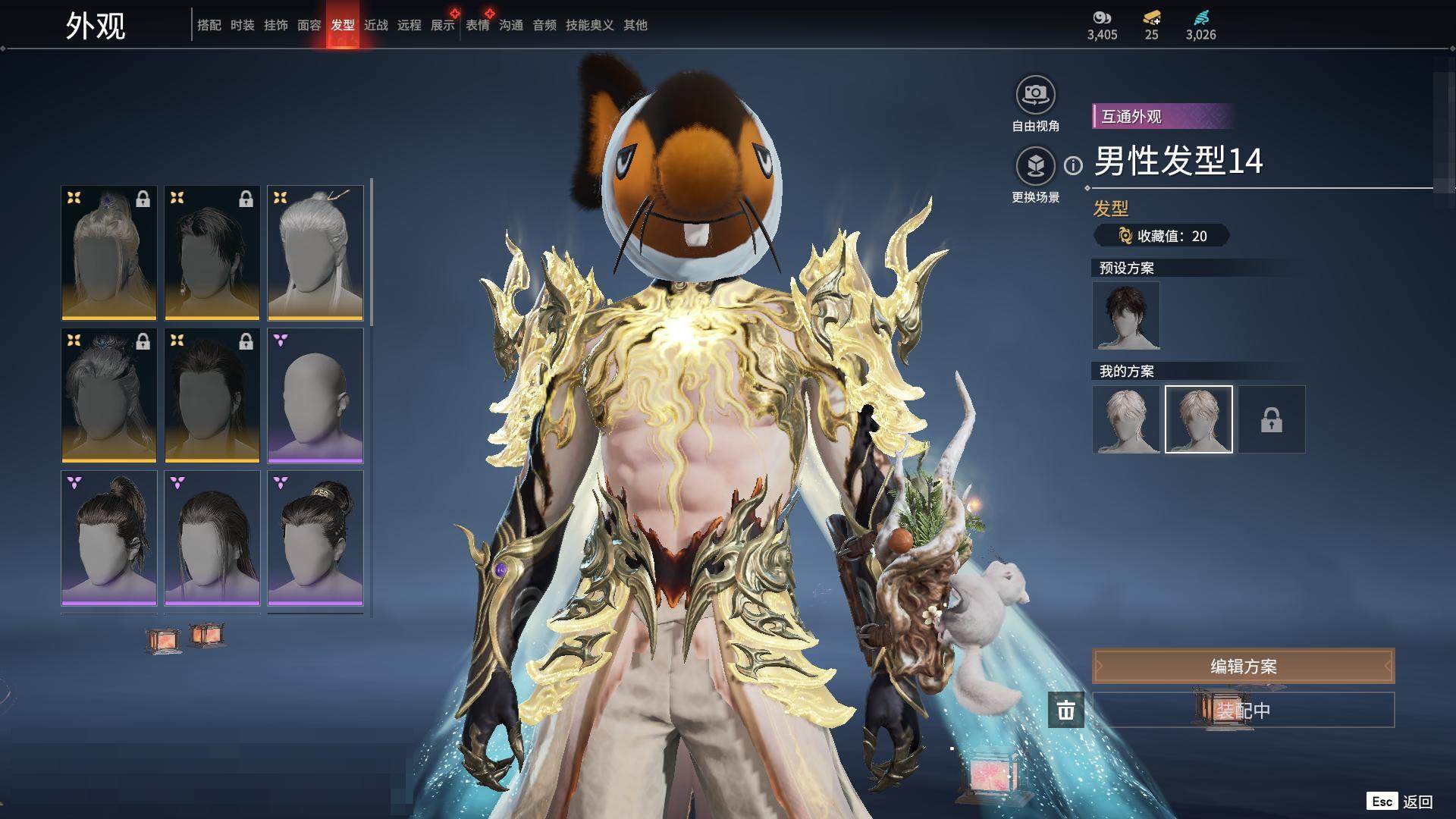The height and width of the screenshot is (819, 1456).
Task: Select the 远程 tab
Action: [x=409, y=25]
